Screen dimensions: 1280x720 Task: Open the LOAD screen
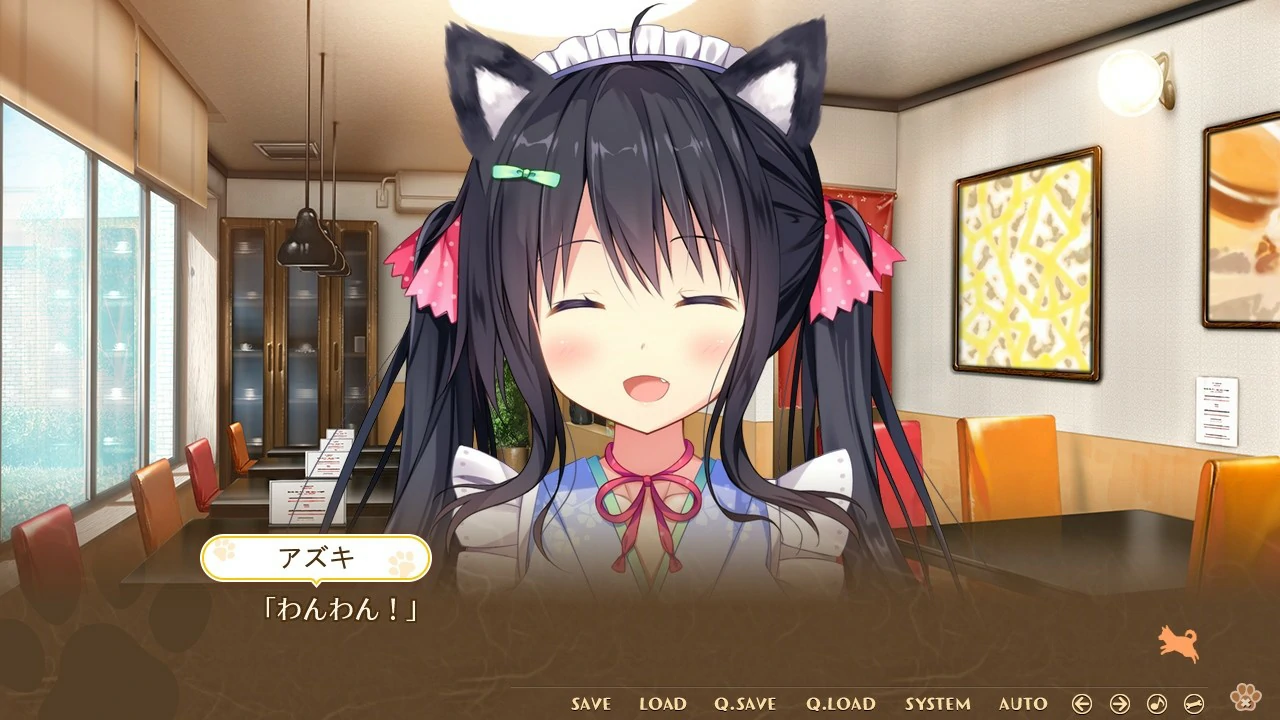661,704
